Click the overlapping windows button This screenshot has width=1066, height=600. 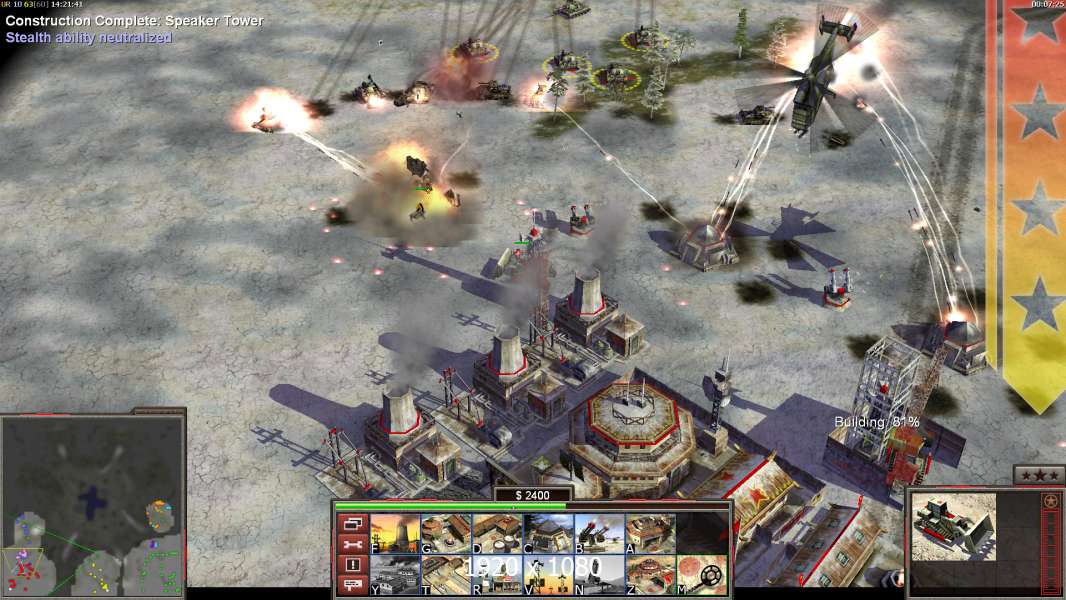(x=350, y=524)
